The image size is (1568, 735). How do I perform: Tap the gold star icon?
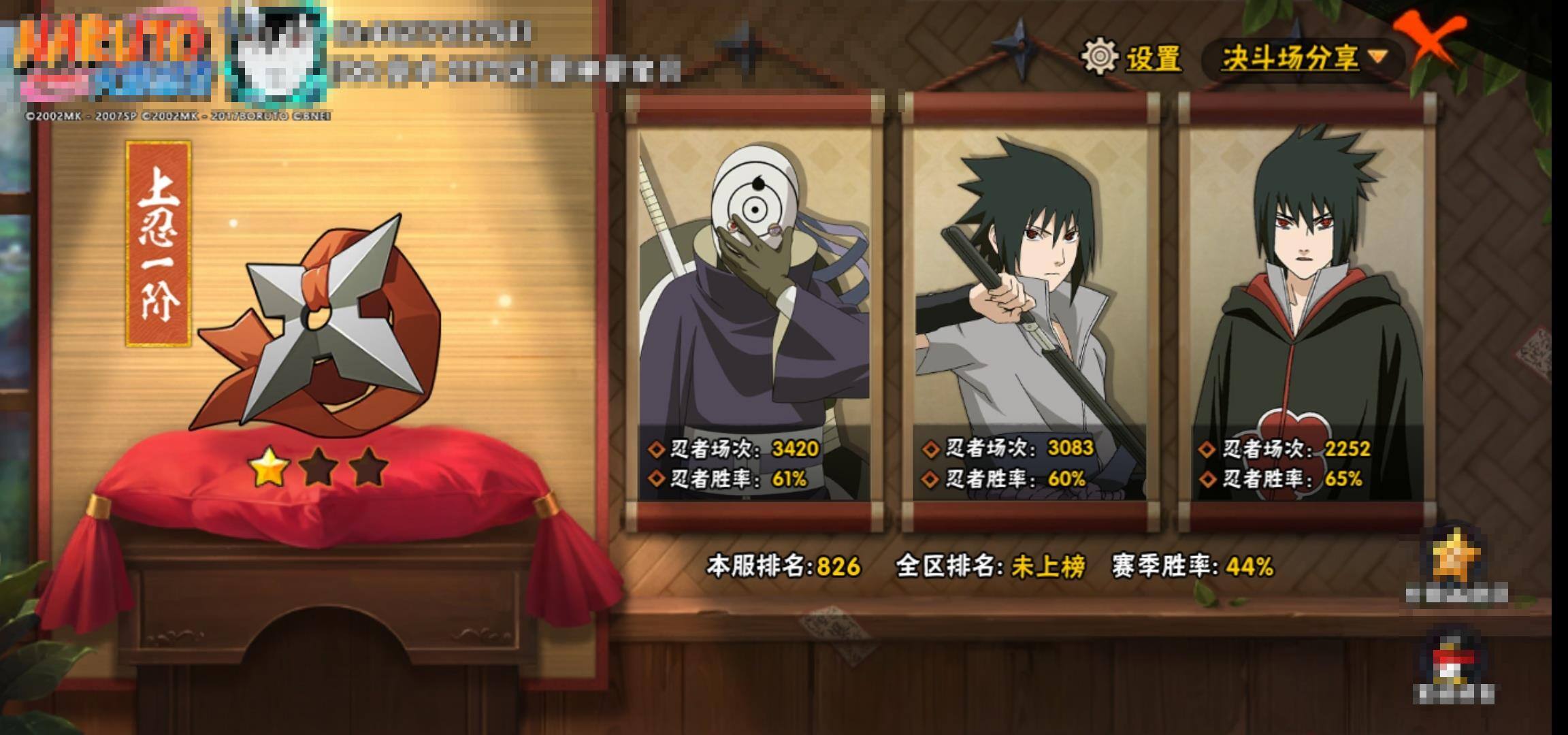[1456, 558]
